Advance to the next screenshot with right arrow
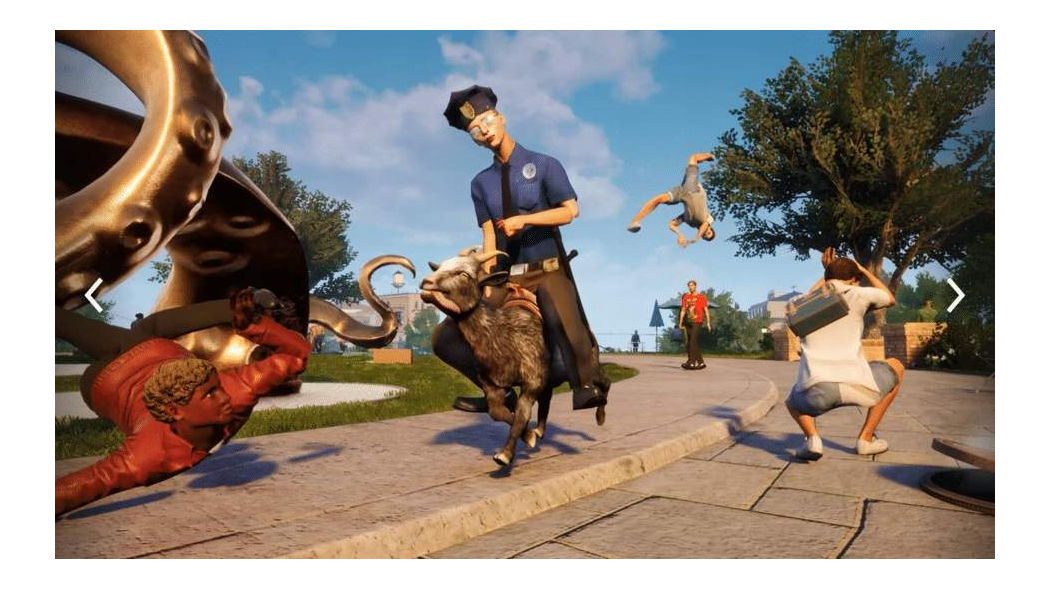This screenshot has width=1050, height=590. click(956, 295)
